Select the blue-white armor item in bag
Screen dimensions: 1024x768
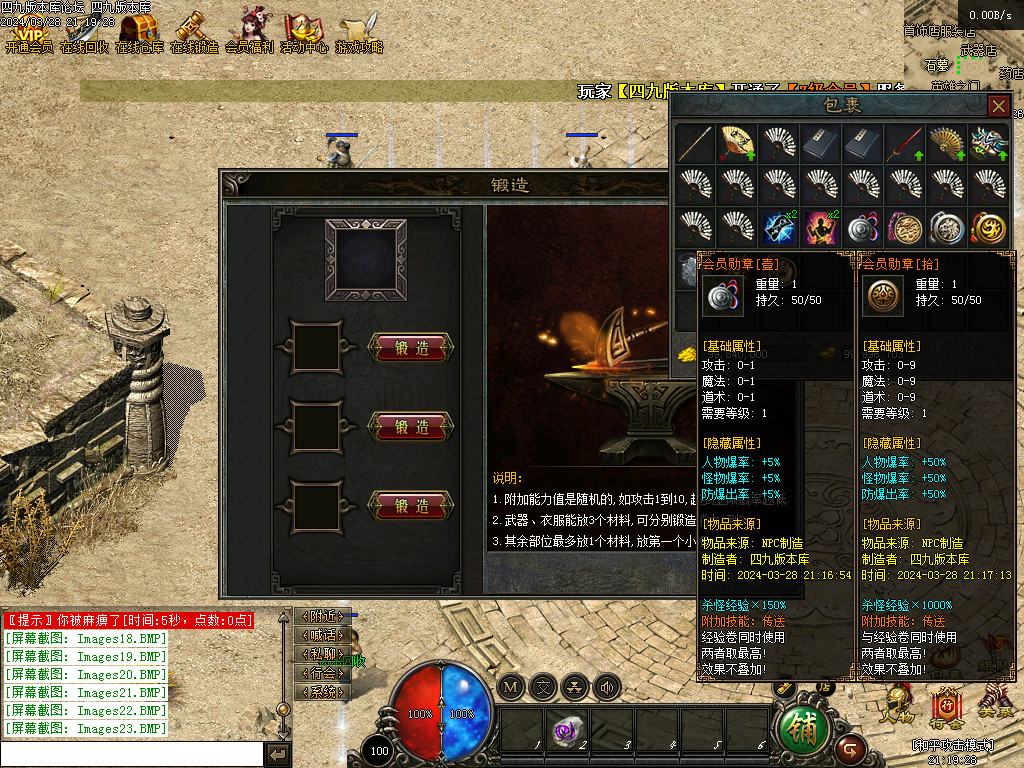click(988, 143)
